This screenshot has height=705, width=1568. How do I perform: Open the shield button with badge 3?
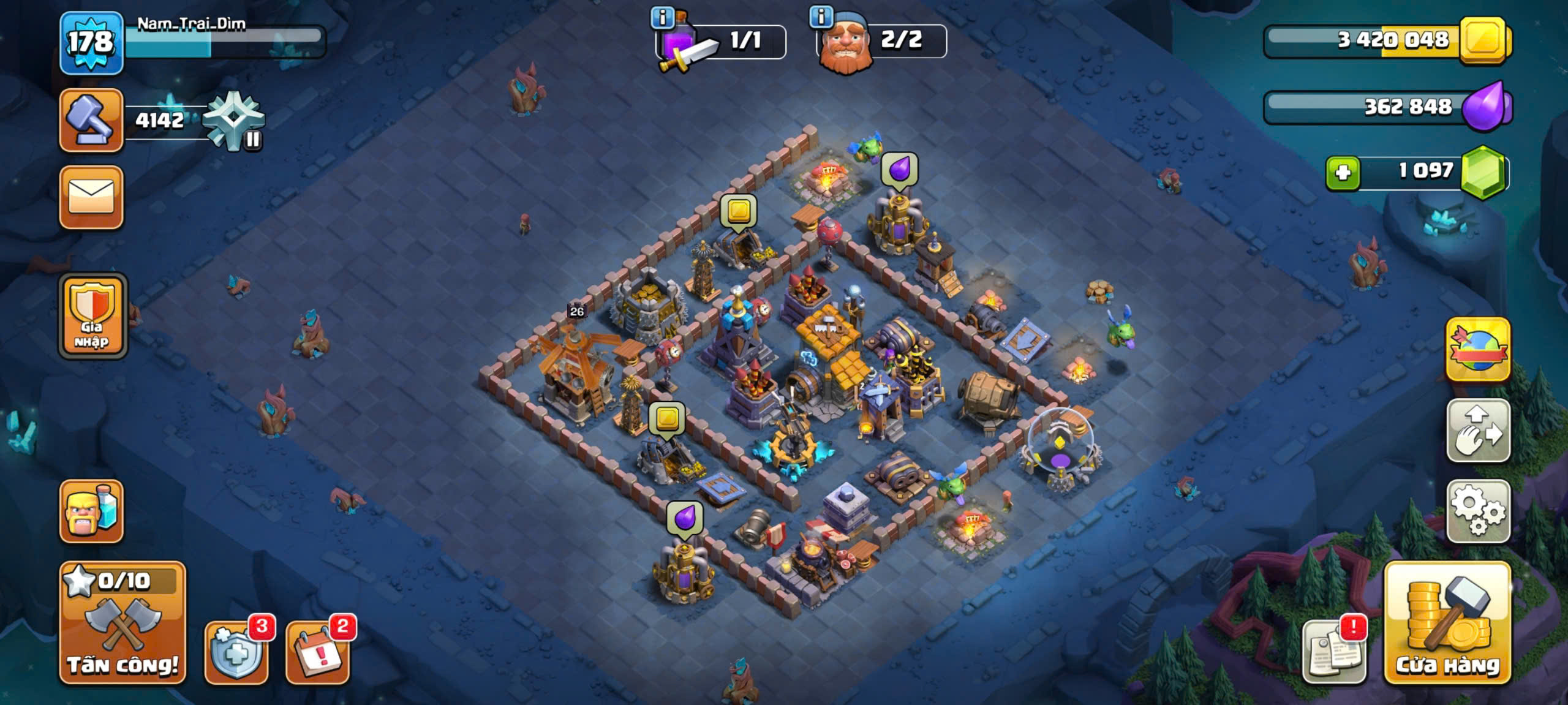click(x=236, y=653)
